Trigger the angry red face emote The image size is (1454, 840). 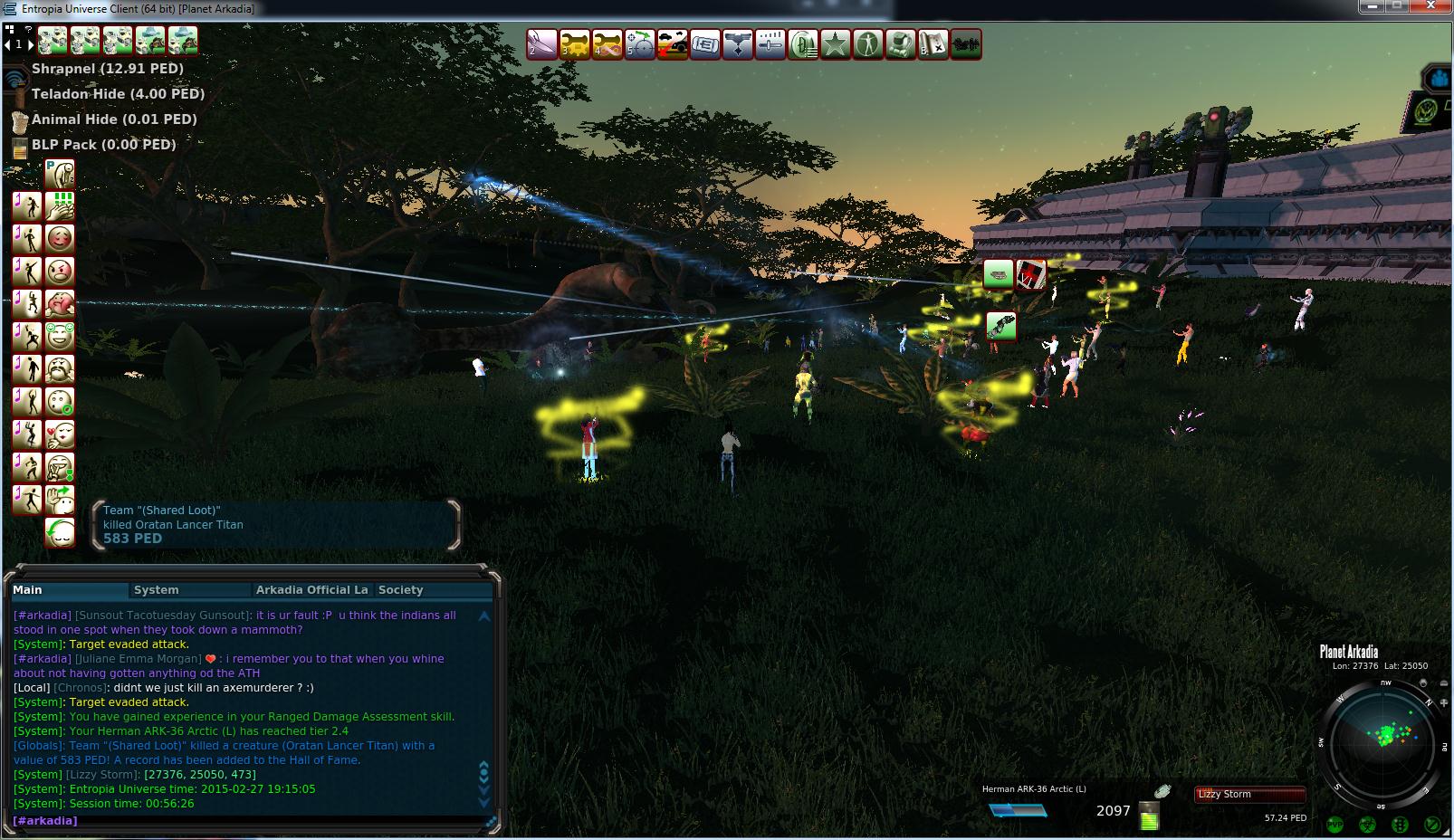60,271
